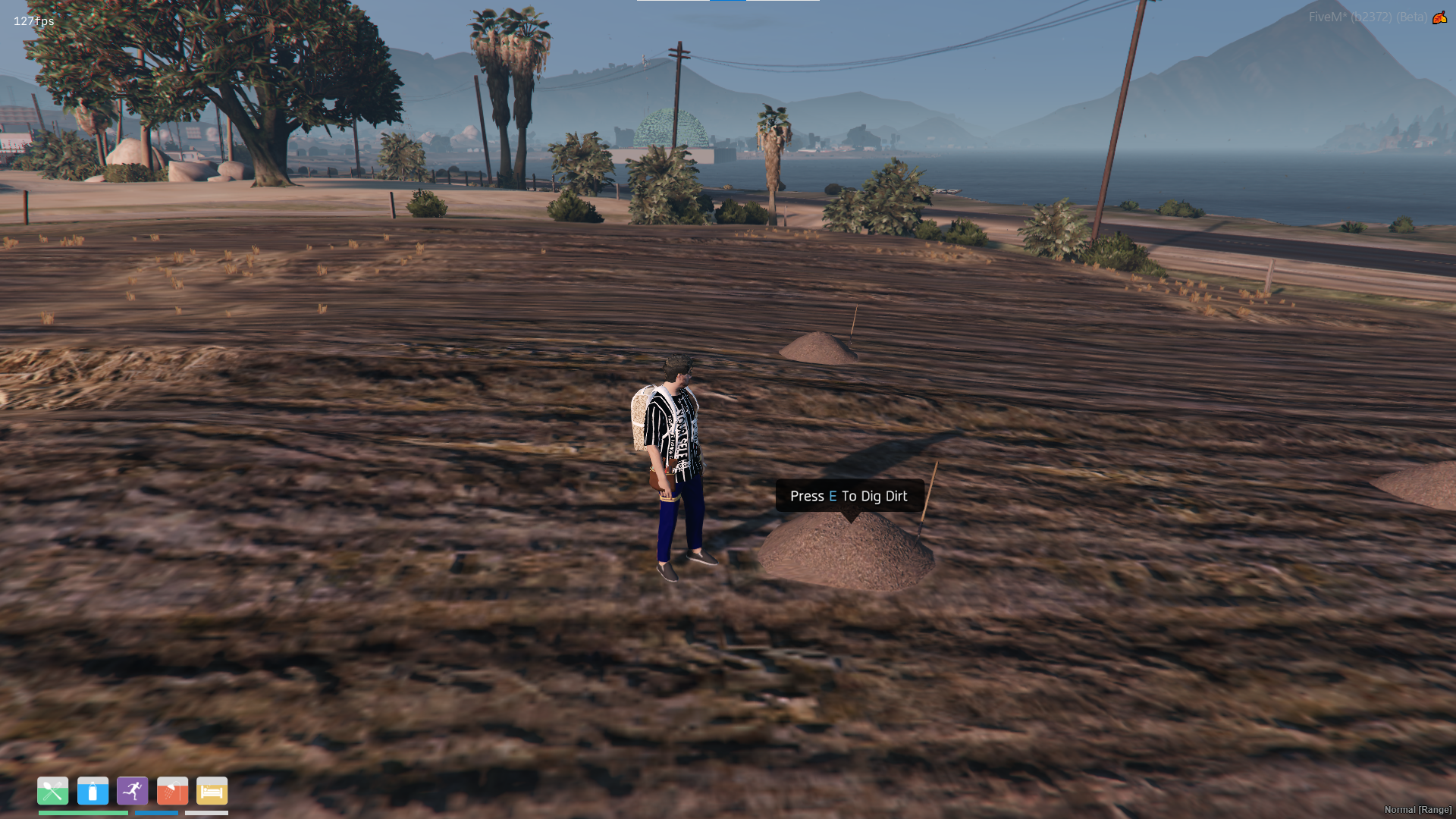Click the FiveM autumn leaf icon
1456x819 pixels.
click(1439, 17)
